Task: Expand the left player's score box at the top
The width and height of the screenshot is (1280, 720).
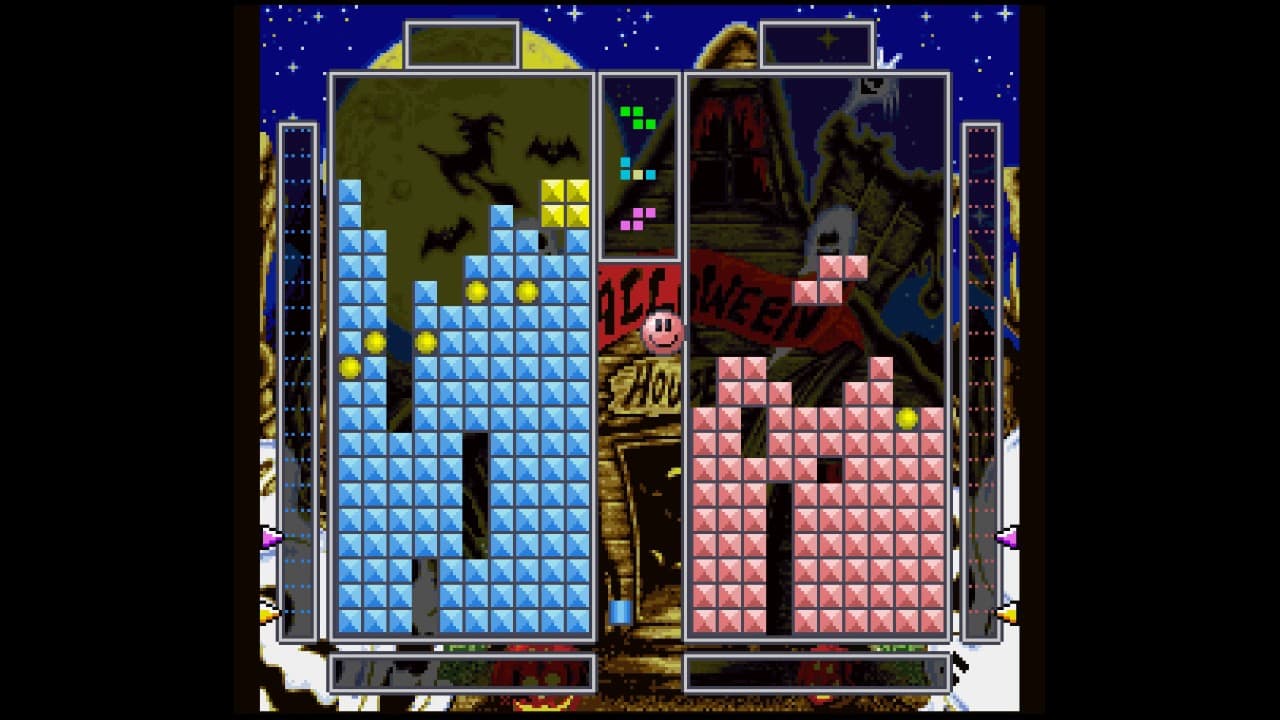Action: pyautogui.click(x=461, y=42)
